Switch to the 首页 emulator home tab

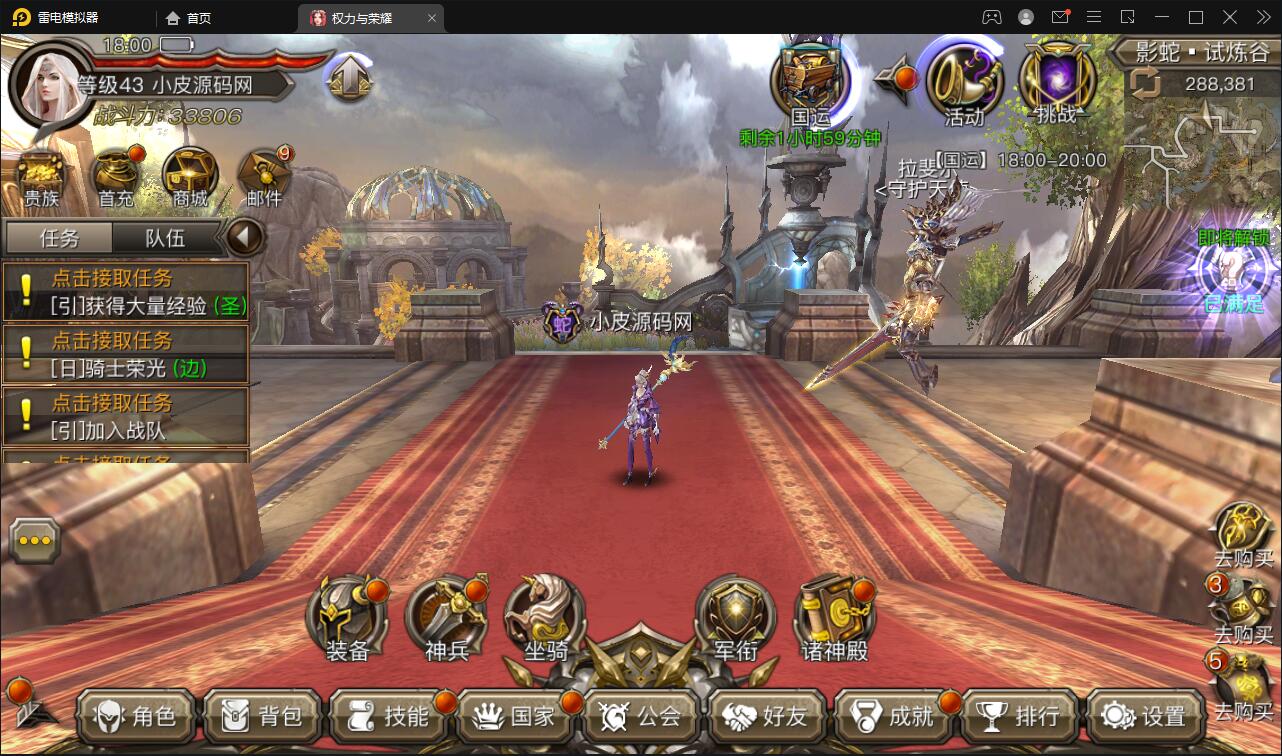tap(189, 18)
